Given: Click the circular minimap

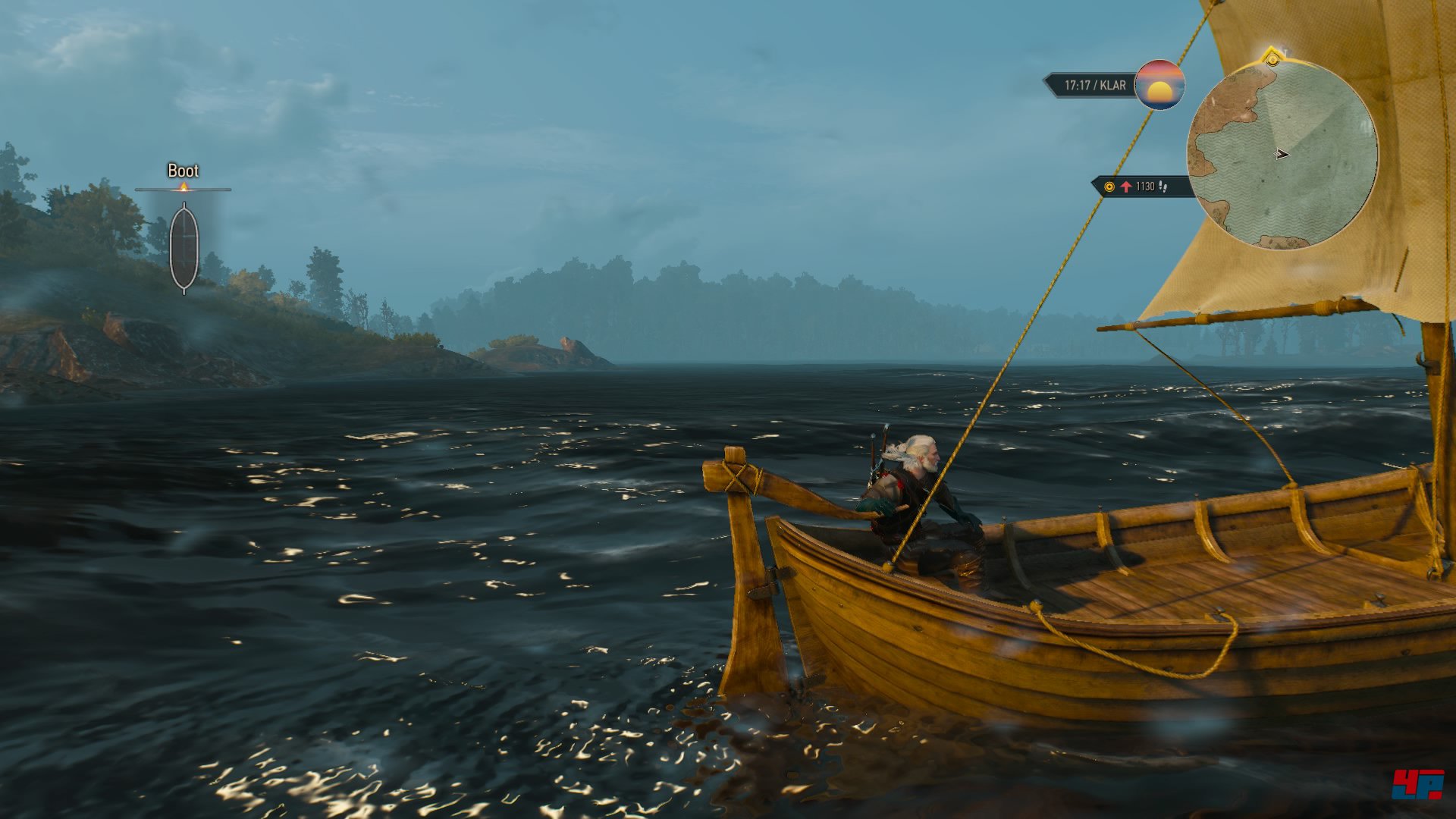Looking at the screenshot, I should (1282, 155).
